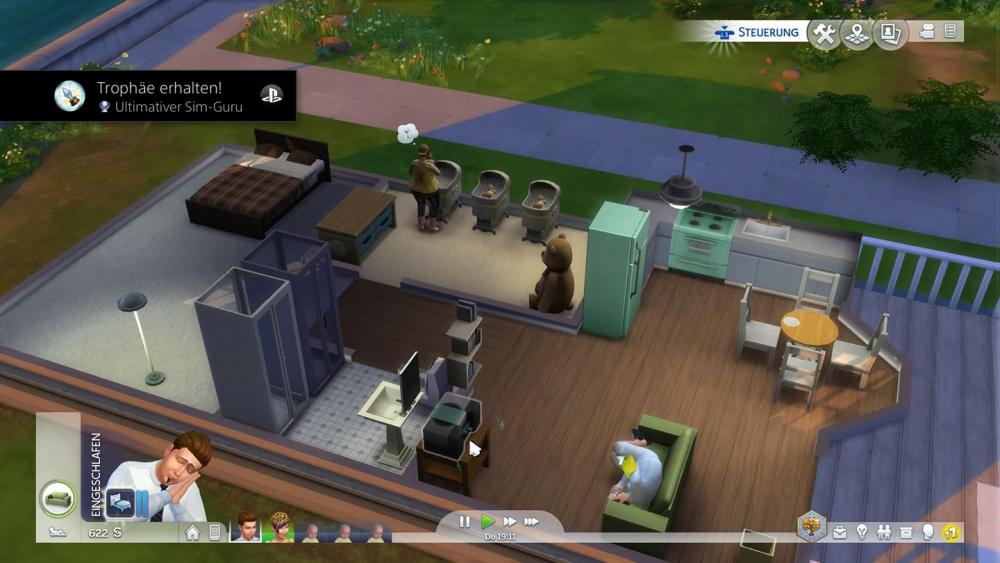1000x563 pixels.
Task: Open the inventory box panel
Action: (x=906, y=532)
